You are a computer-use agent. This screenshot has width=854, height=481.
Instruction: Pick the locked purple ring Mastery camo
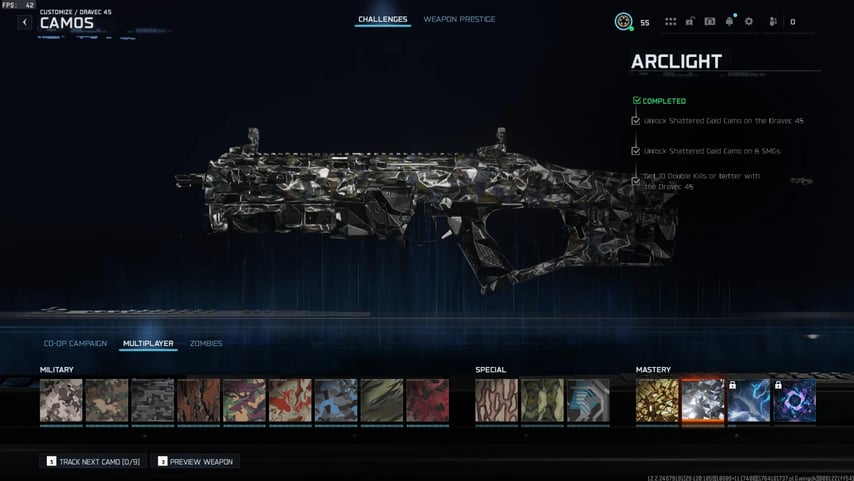point(795,400)
